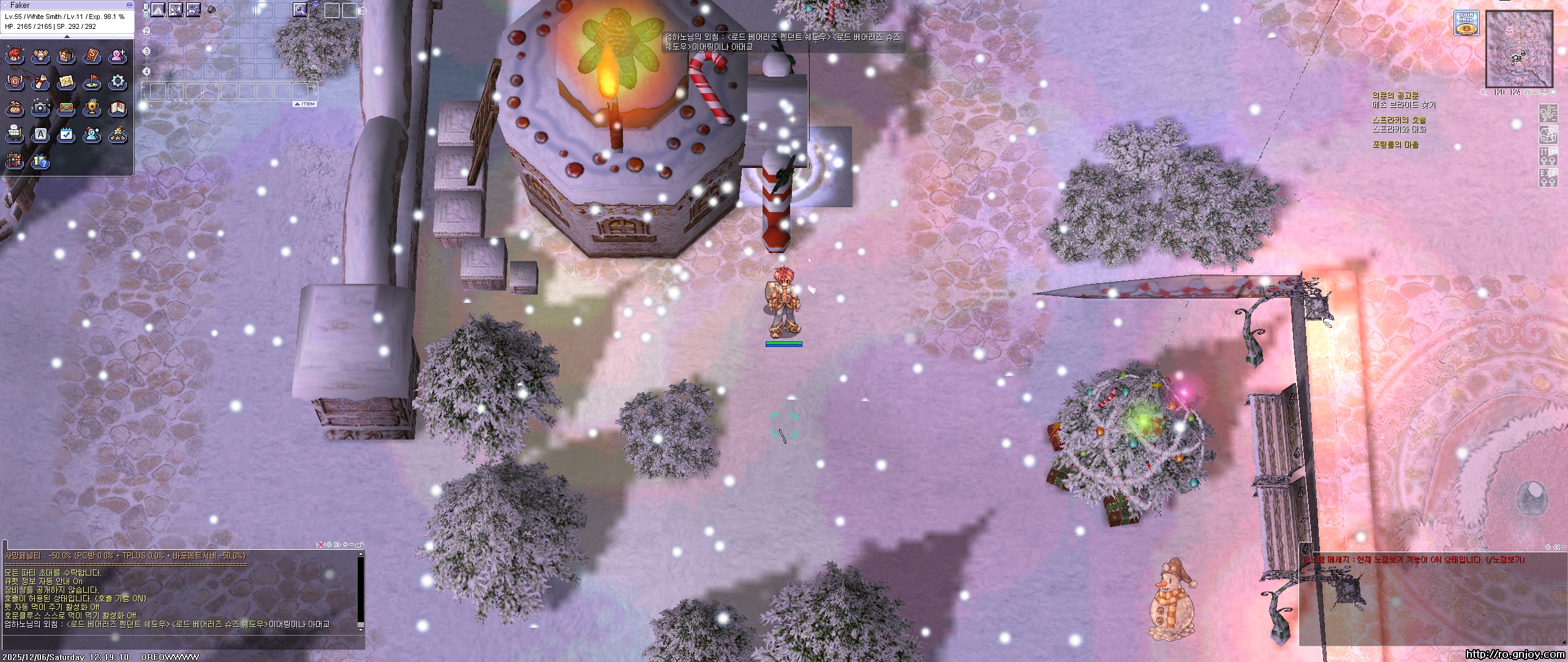Open the achievement trophy icon
The width and height of the screenshot is (1568, 662).
pos(92,108)
